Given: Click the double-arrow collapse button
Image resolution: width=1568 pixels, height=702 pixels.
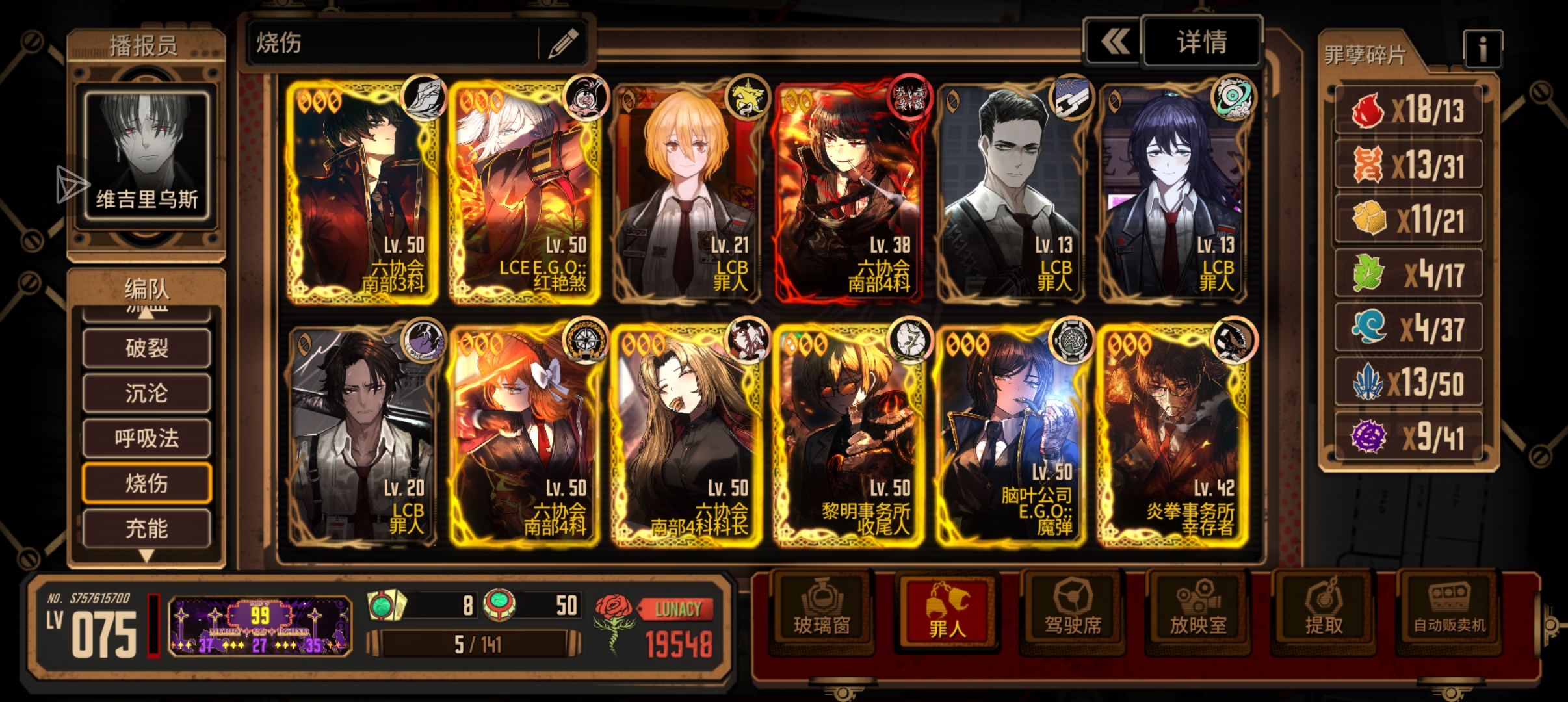Looking at the screenshot, I should [1114, 43].
